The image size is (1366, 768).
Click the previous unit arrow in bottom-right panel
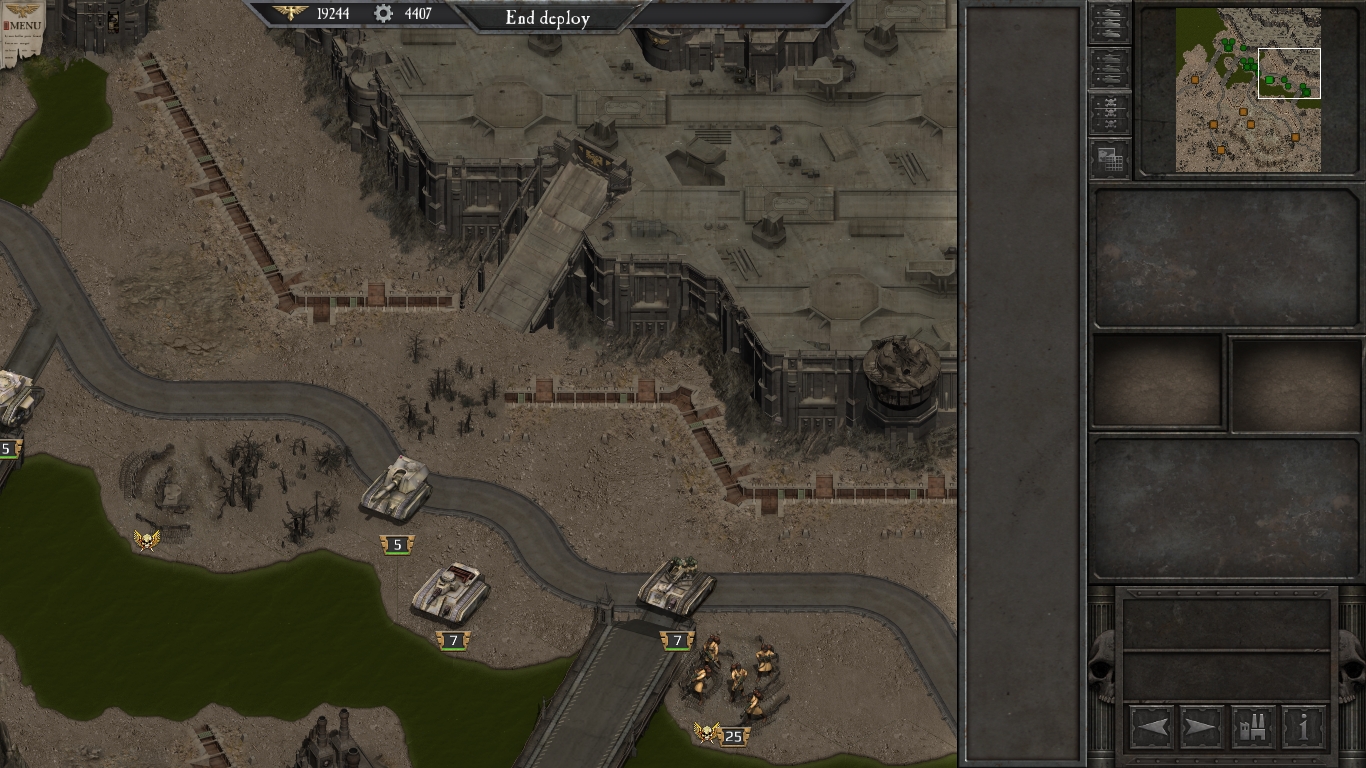tap(1150, 727)
